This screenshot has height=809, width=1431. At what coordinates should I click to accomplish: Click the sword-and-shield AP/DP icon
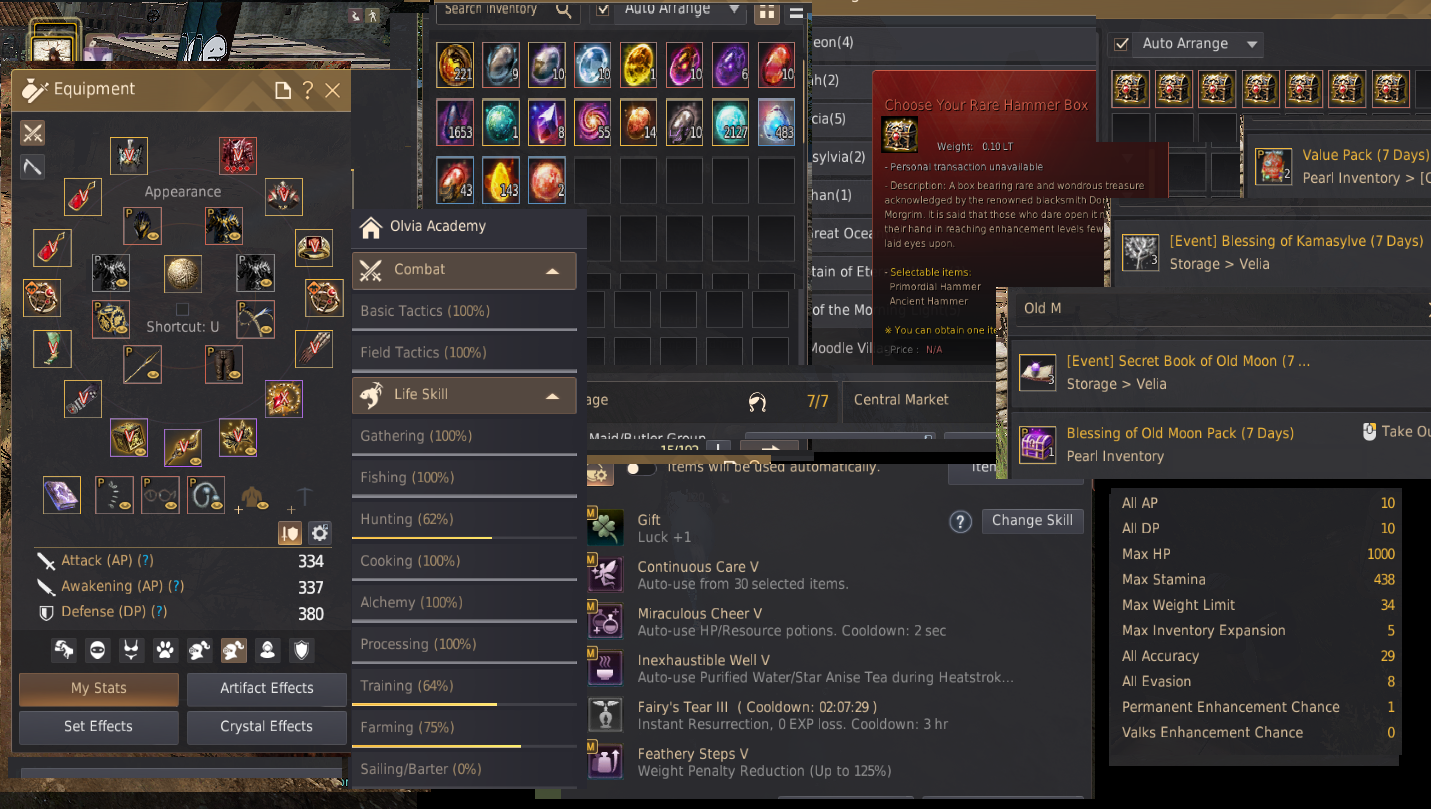(x=289, y=533)
